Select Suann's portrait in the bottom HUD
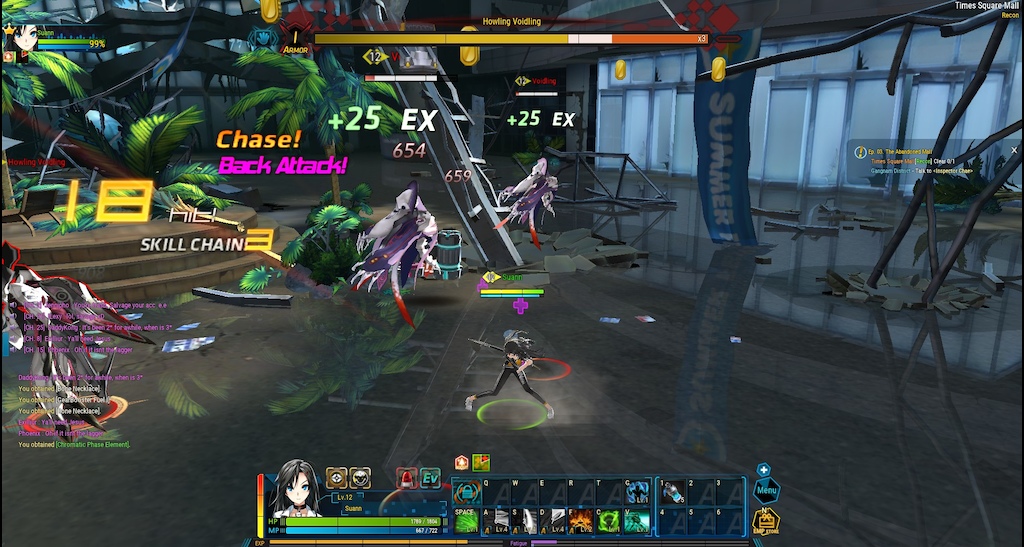The height and width of the screenshot is (547, 1024). pyautogui.click(x=295, y=485)
